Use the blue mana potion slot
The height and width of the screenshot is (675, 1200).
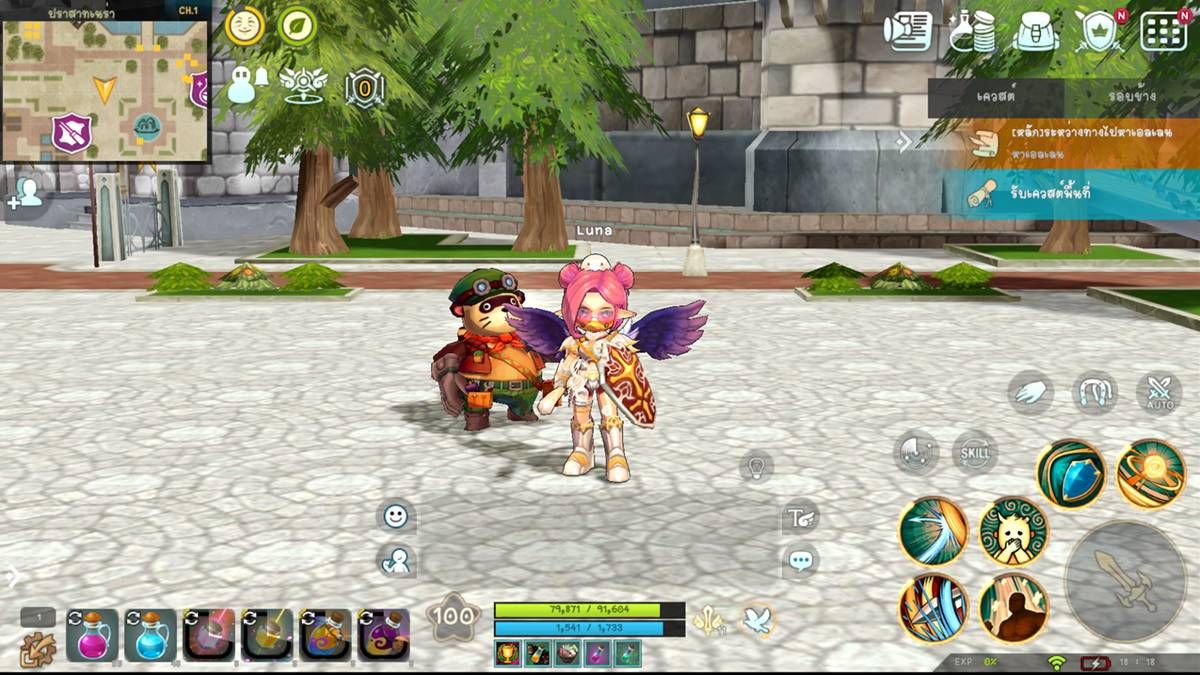[150, 634]
